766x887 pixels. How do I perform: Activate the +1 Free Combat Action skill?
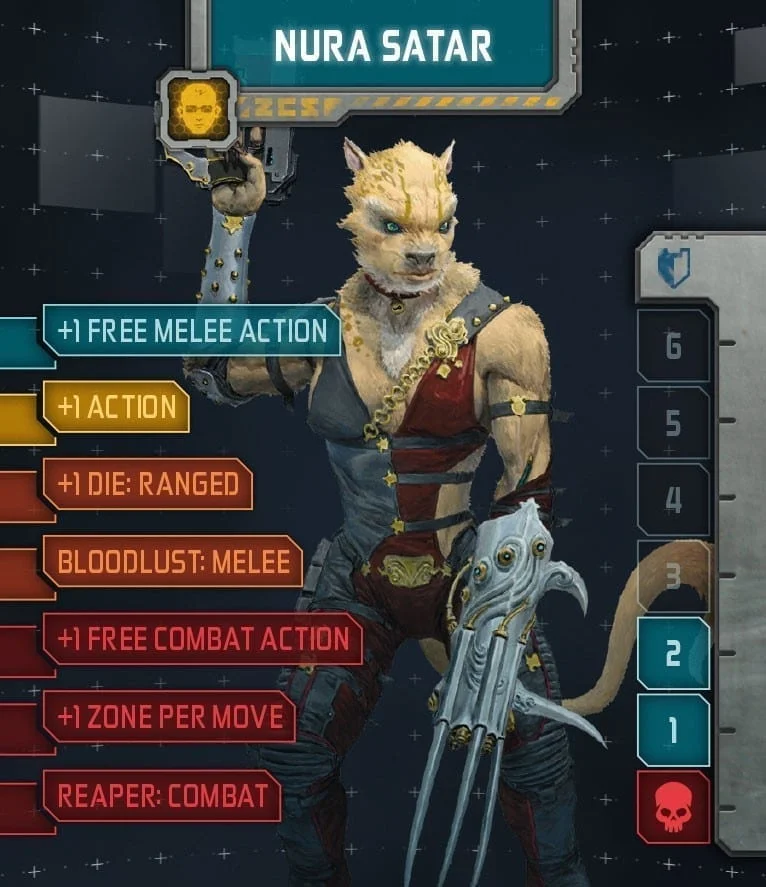pyautogui.click(x=203, y=639)
